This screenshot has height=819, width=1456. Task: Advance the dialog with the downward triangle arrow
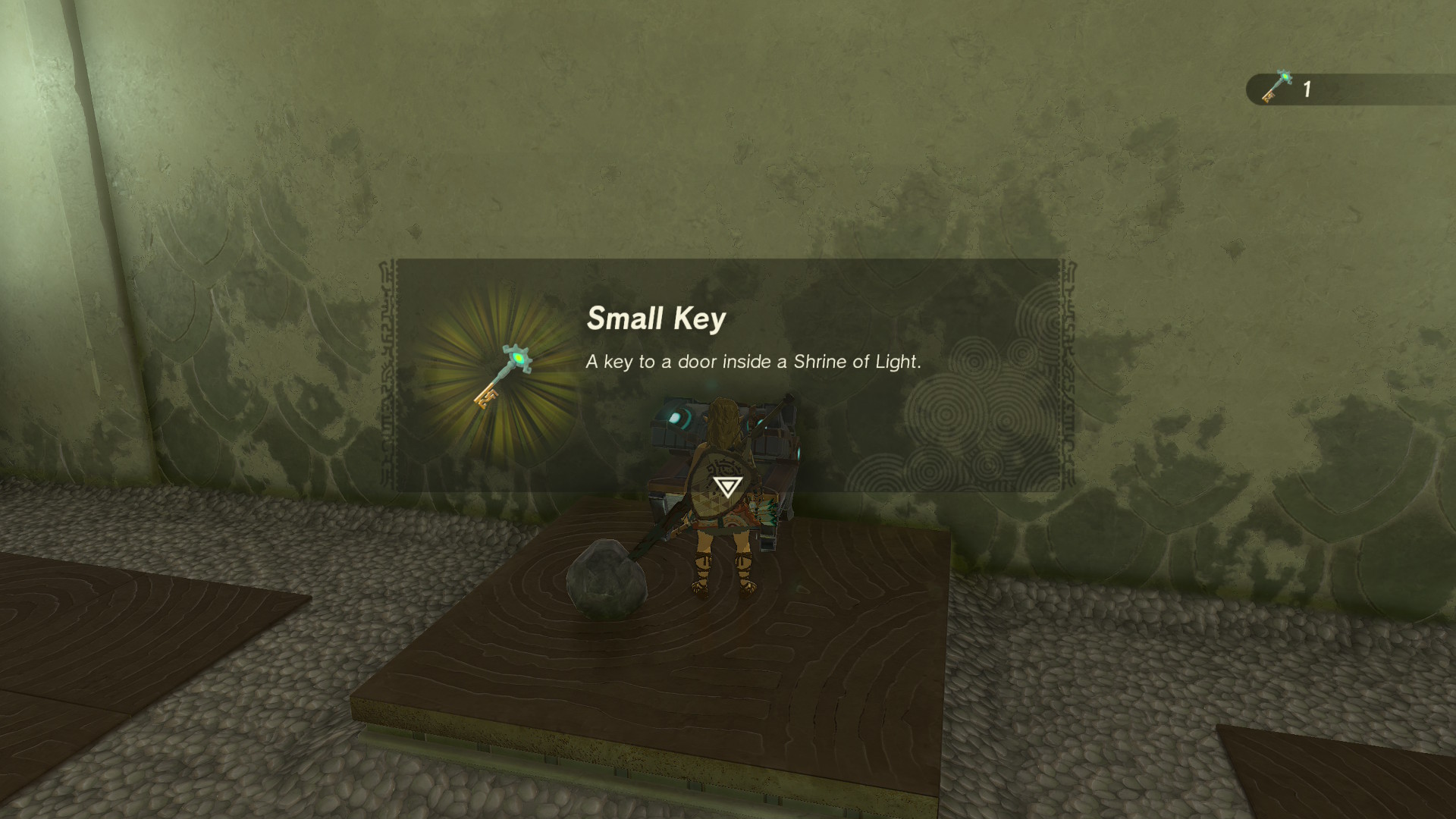click(x=726, y=486)
